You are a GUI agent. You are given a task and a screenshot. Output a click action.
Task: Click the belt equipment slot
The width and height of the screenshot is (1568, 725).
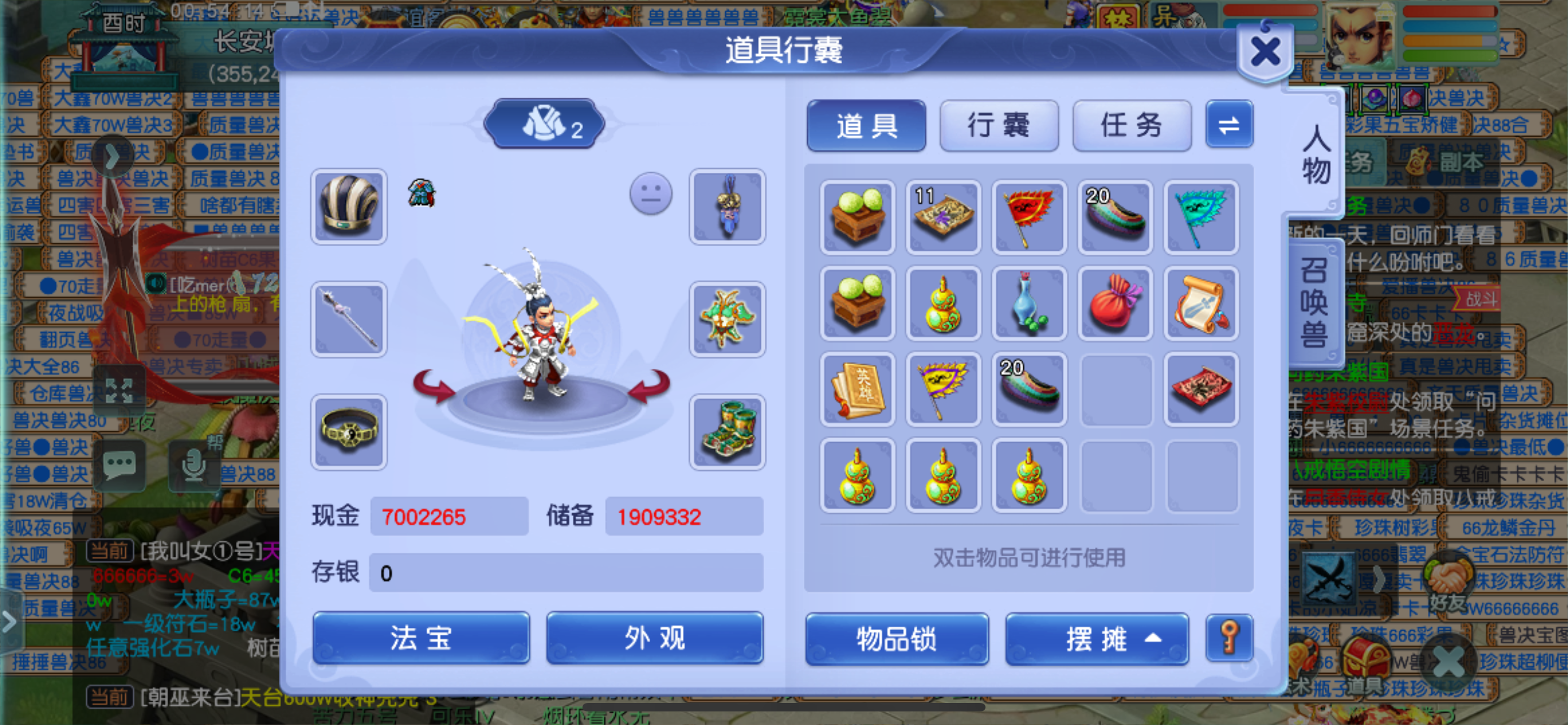pos(348,431)
